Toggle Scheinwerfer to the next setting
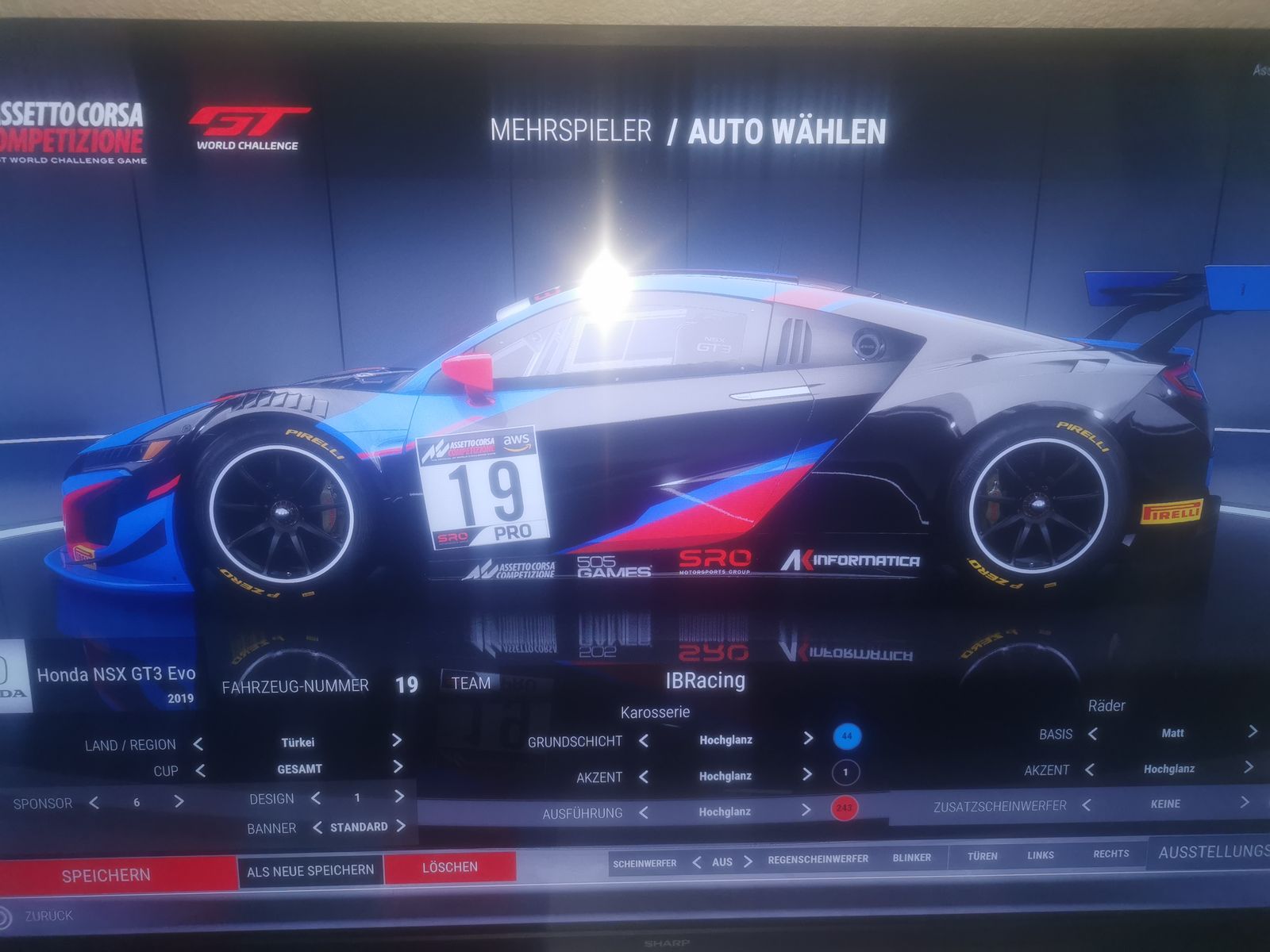1270x952 pixels. pyautogui.click(x=747, y=861)
